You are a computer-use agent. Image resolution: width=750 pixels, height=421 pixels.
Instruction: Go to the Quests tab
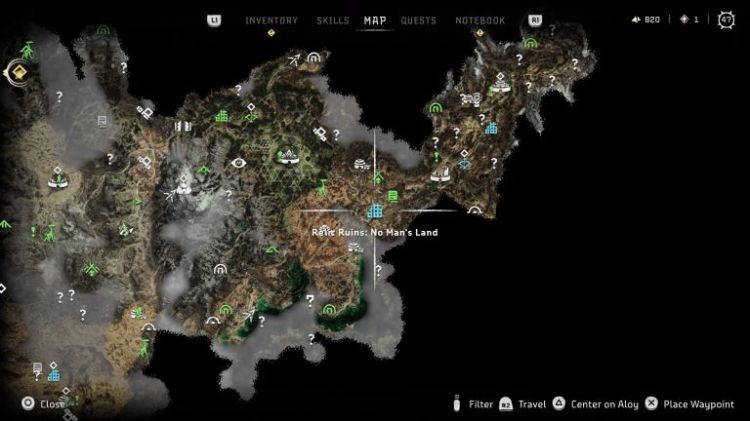pyautogui.click(x=418, y=20)
